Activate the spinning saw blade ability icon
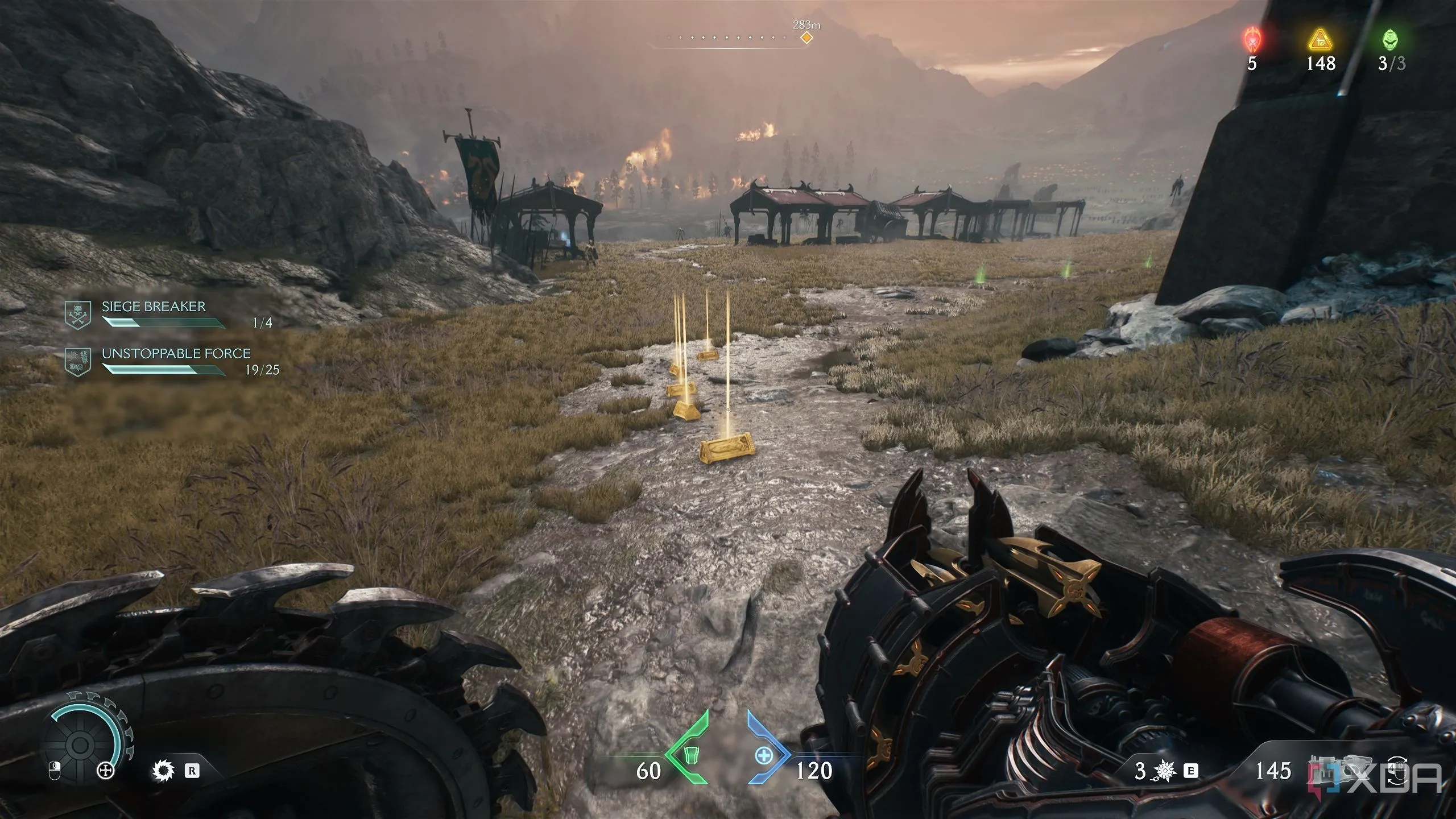The width and height of the screenshot is (1456, 819). point(163,771)
